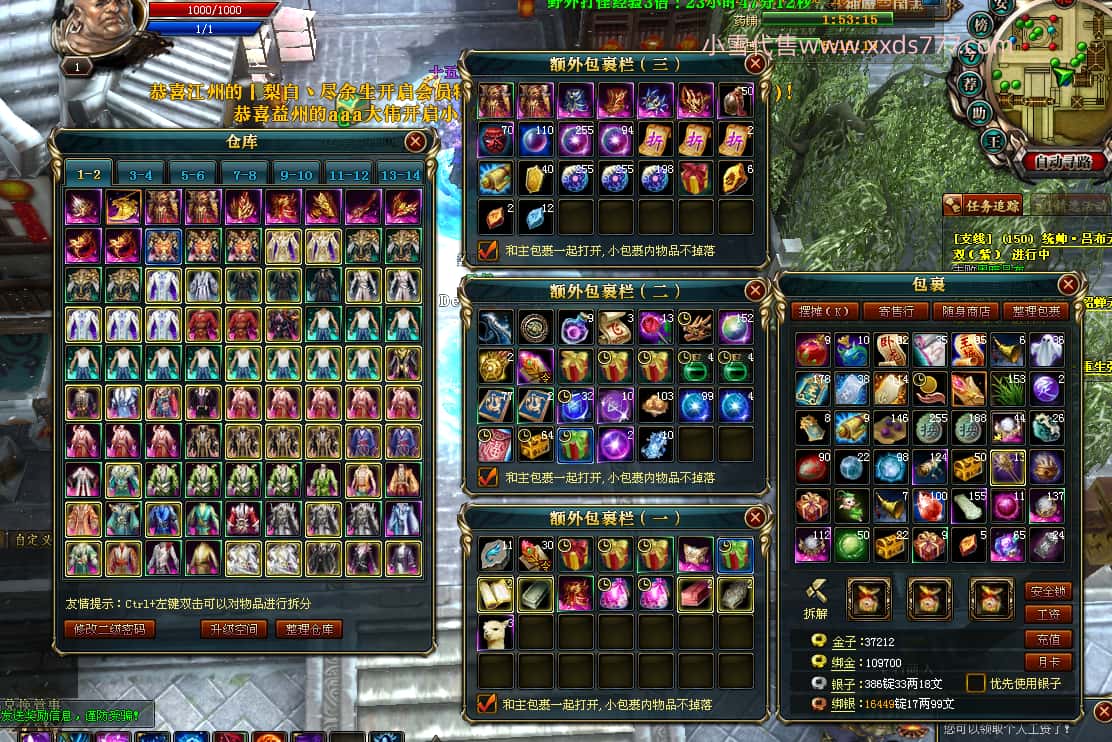Screen dimensions: 1112x742
Task: Sort the warehouse with 整理仓库
Action: point(309,629)
